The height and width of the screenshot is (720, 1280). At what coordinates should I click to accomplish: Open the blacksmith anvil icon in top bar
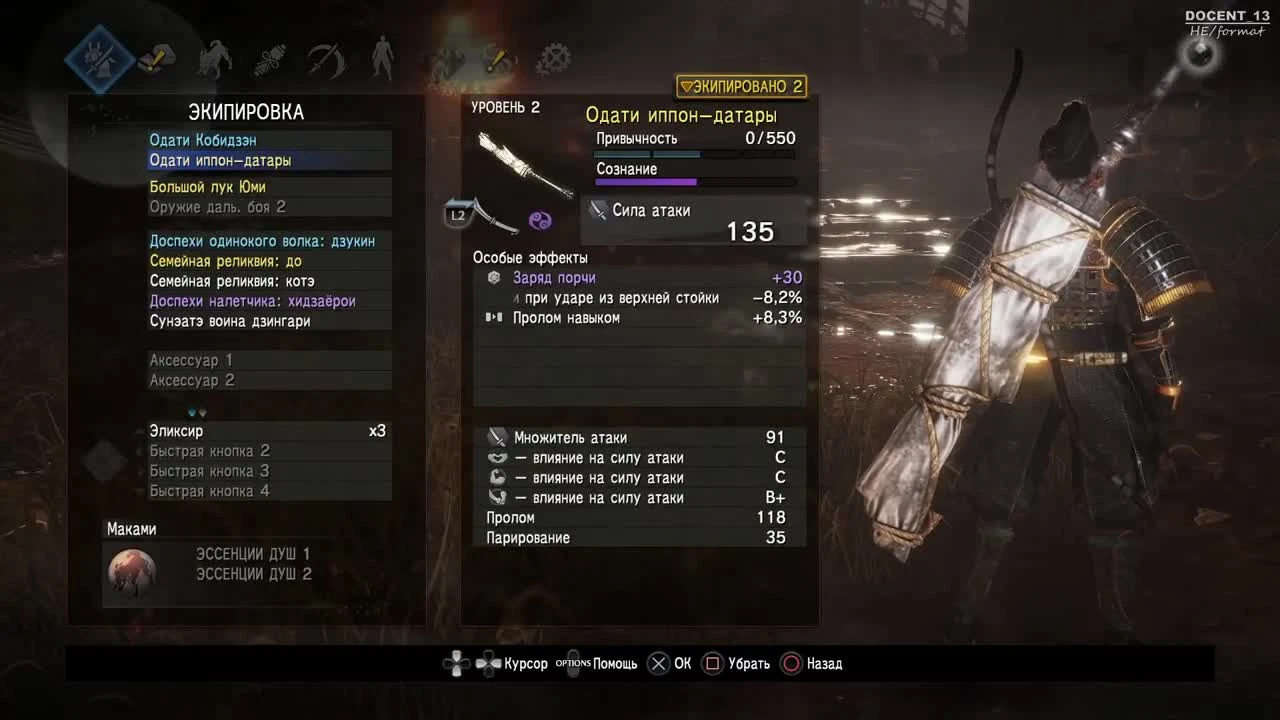point(157,57)
